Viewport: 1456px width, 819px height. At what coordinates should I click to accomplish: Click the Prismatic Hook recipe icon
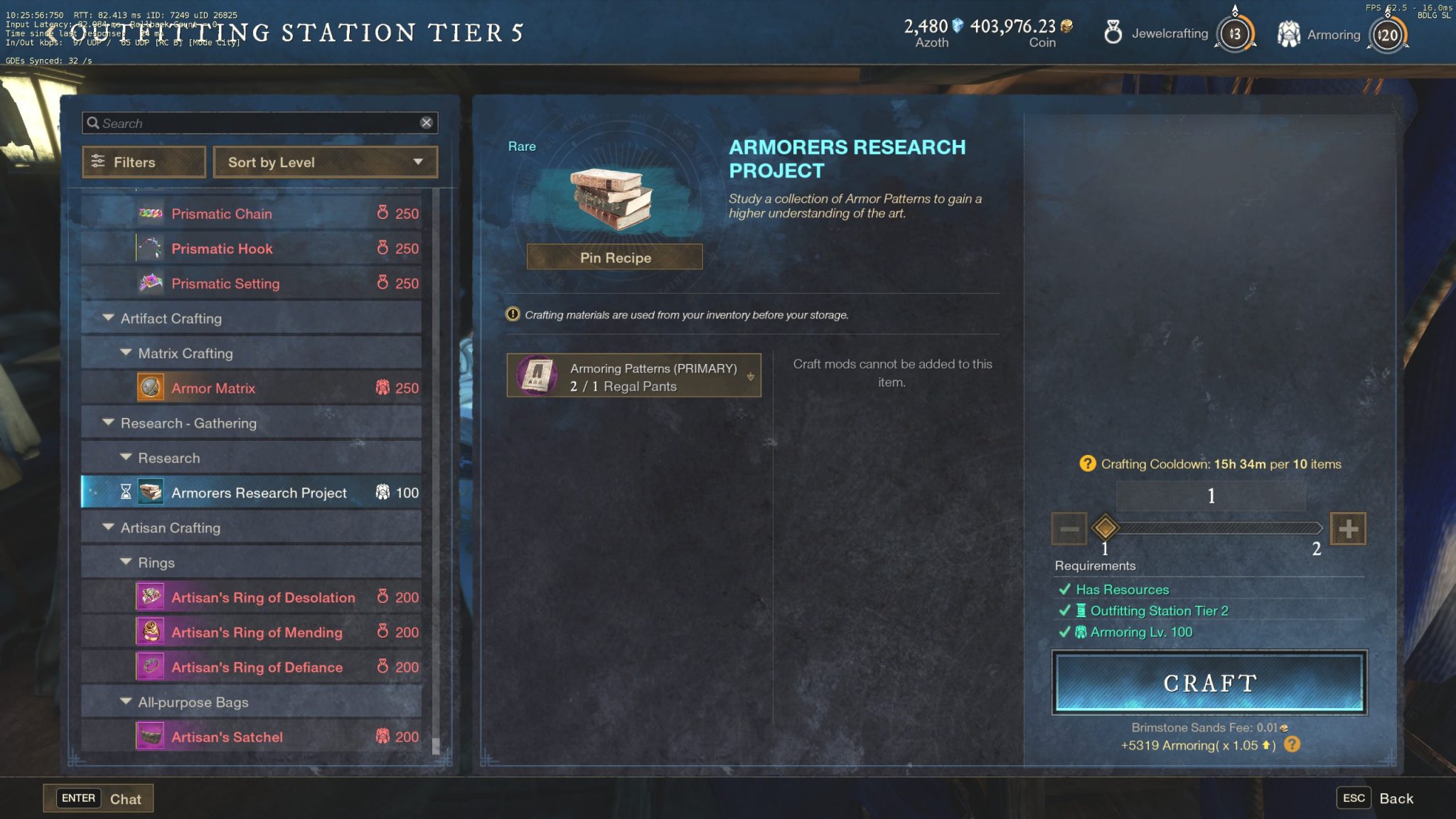(x=150, y=248)
